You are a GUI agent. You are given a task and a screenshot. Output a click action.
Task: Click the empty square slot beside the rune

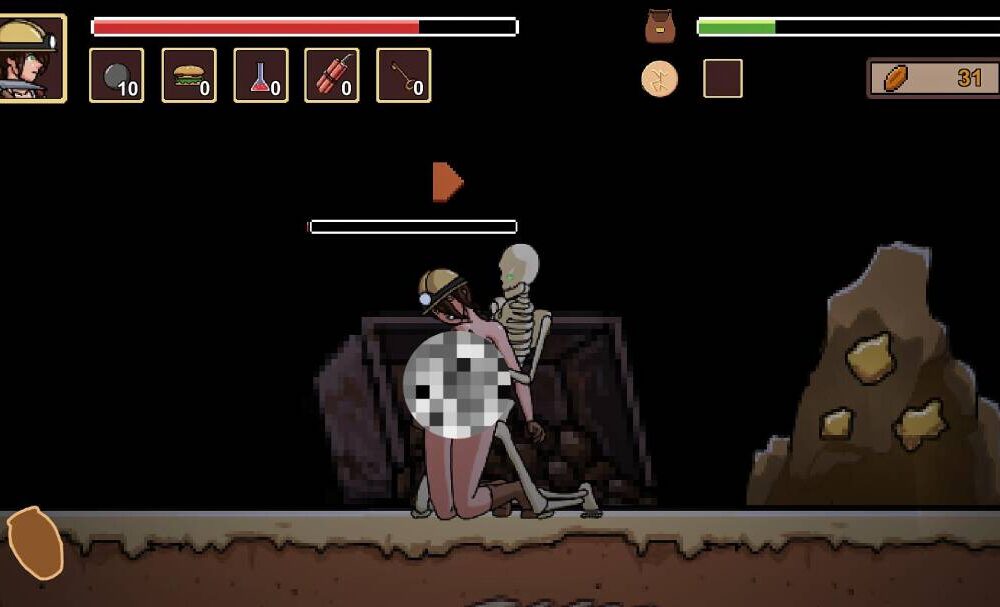point(722,78)
